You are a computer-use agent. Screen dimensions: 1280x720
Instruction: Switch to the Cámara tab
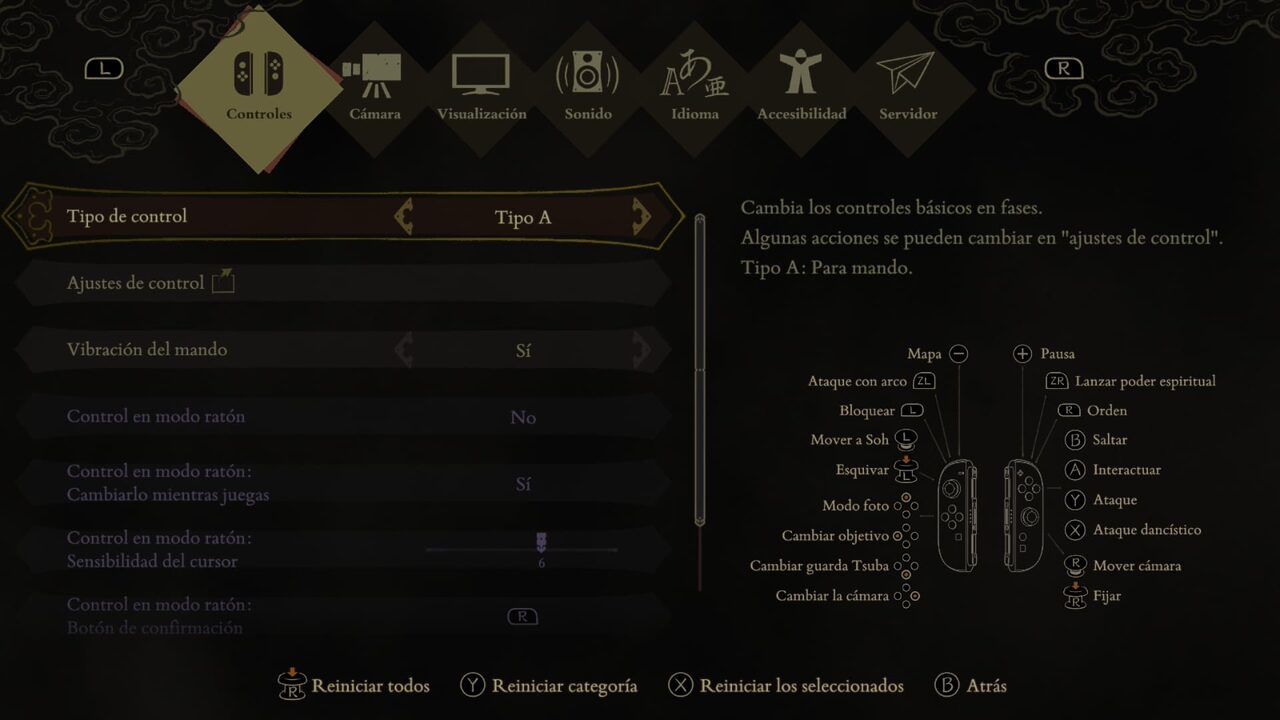click(x=375, y=88)
